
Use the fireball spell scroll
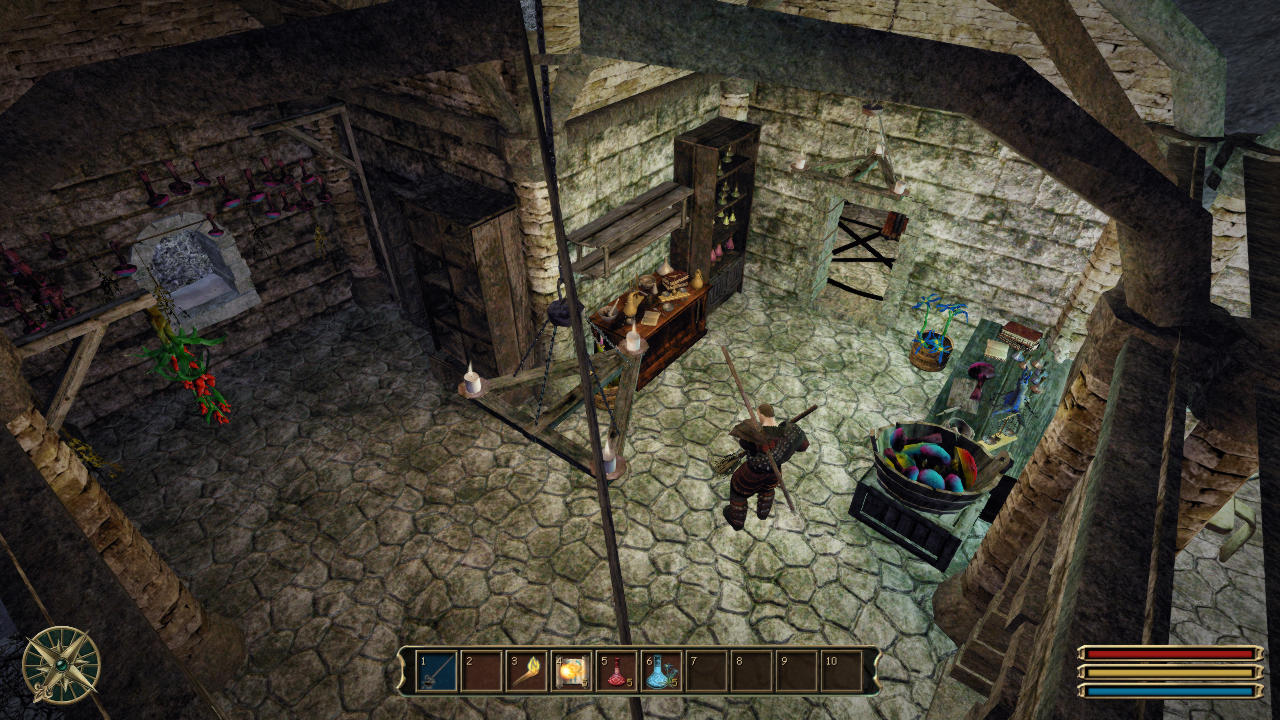(x=571, y=671)
